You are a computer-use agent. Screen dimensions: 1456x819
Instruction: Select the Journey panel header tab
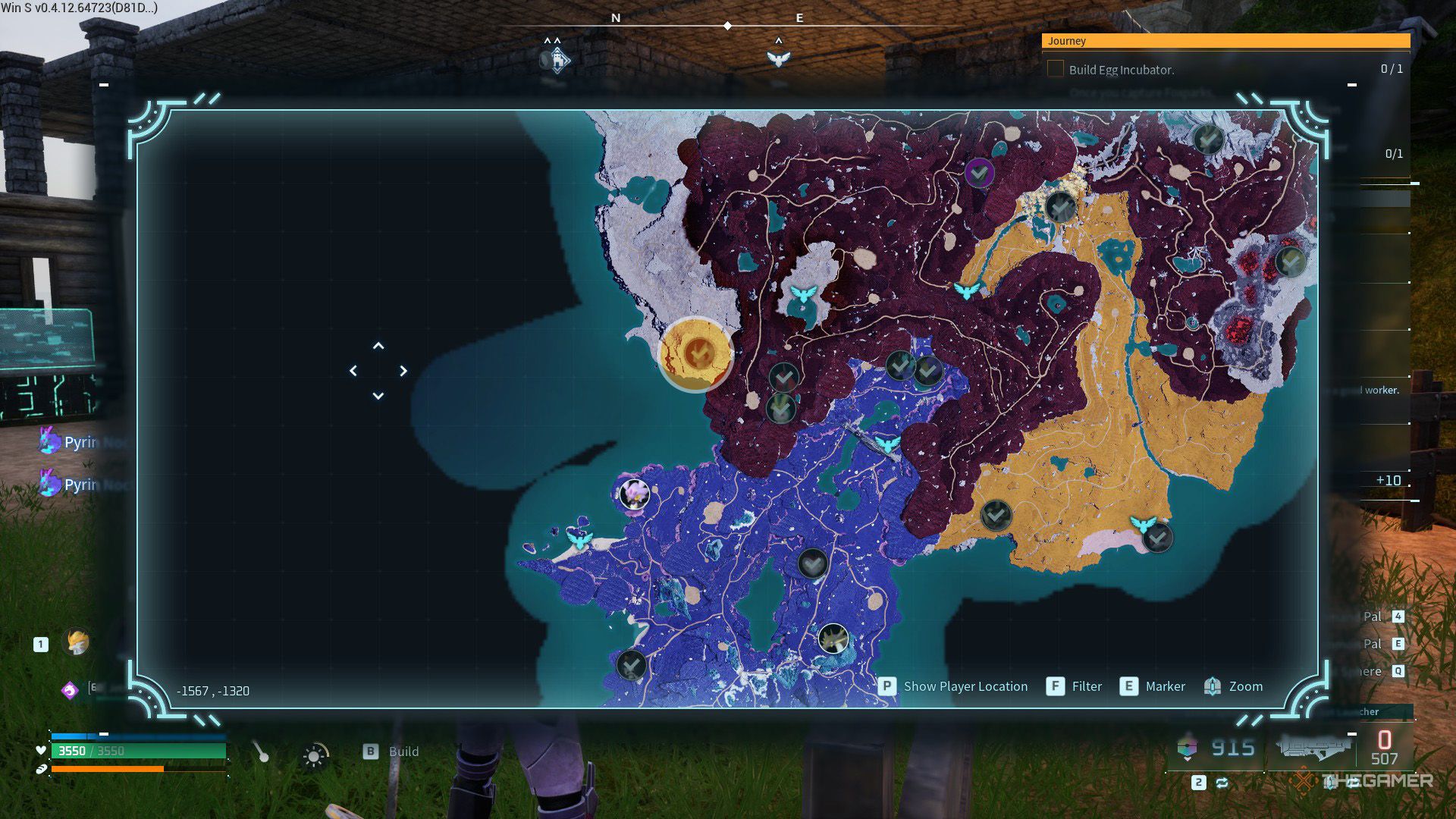click(x=1065, y=42)
